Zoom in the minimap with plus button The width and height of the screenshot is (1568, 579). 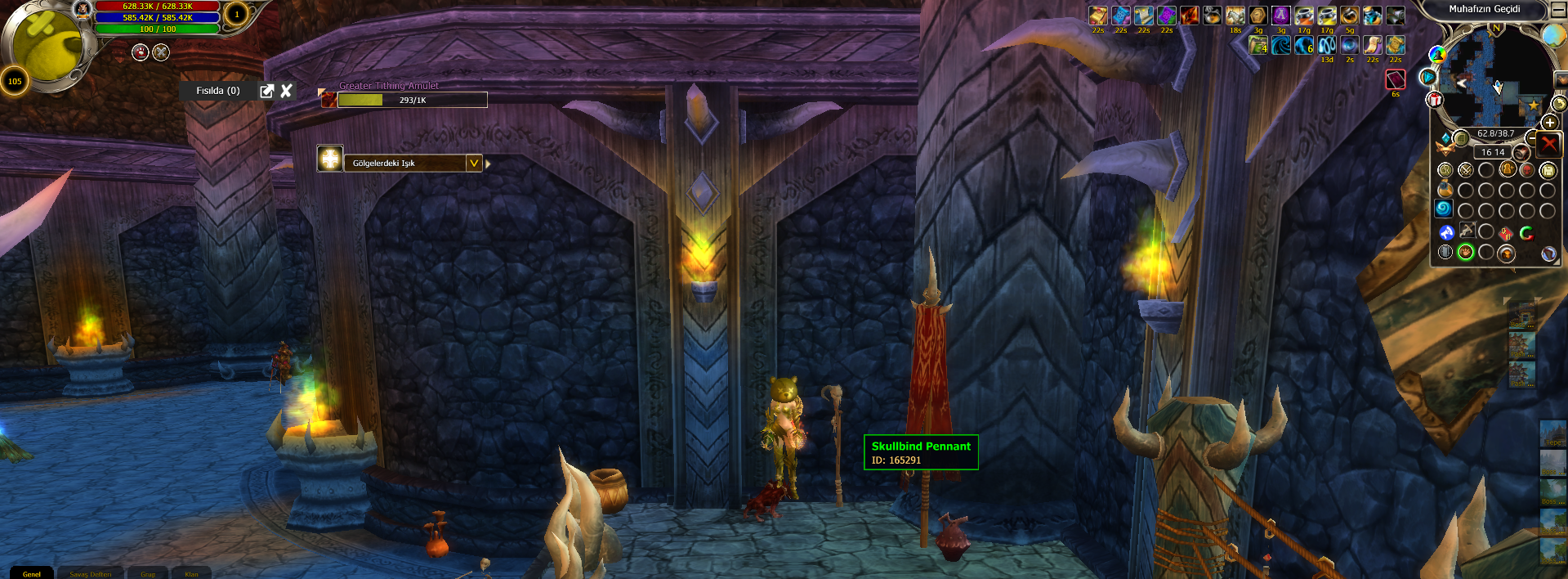coord(1549,123)
